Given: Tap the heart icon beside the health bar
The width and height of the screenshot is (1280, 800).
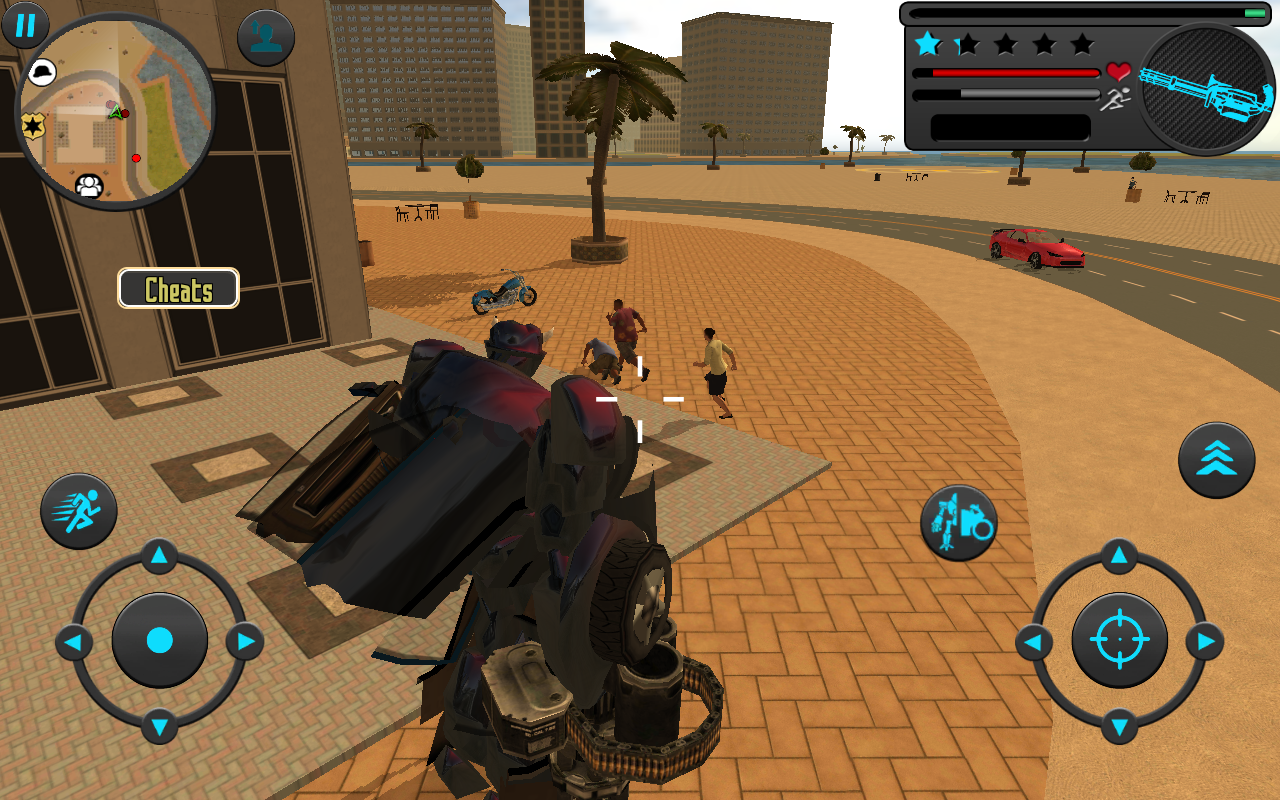Looking at the screenshot, I should 1117,71.
